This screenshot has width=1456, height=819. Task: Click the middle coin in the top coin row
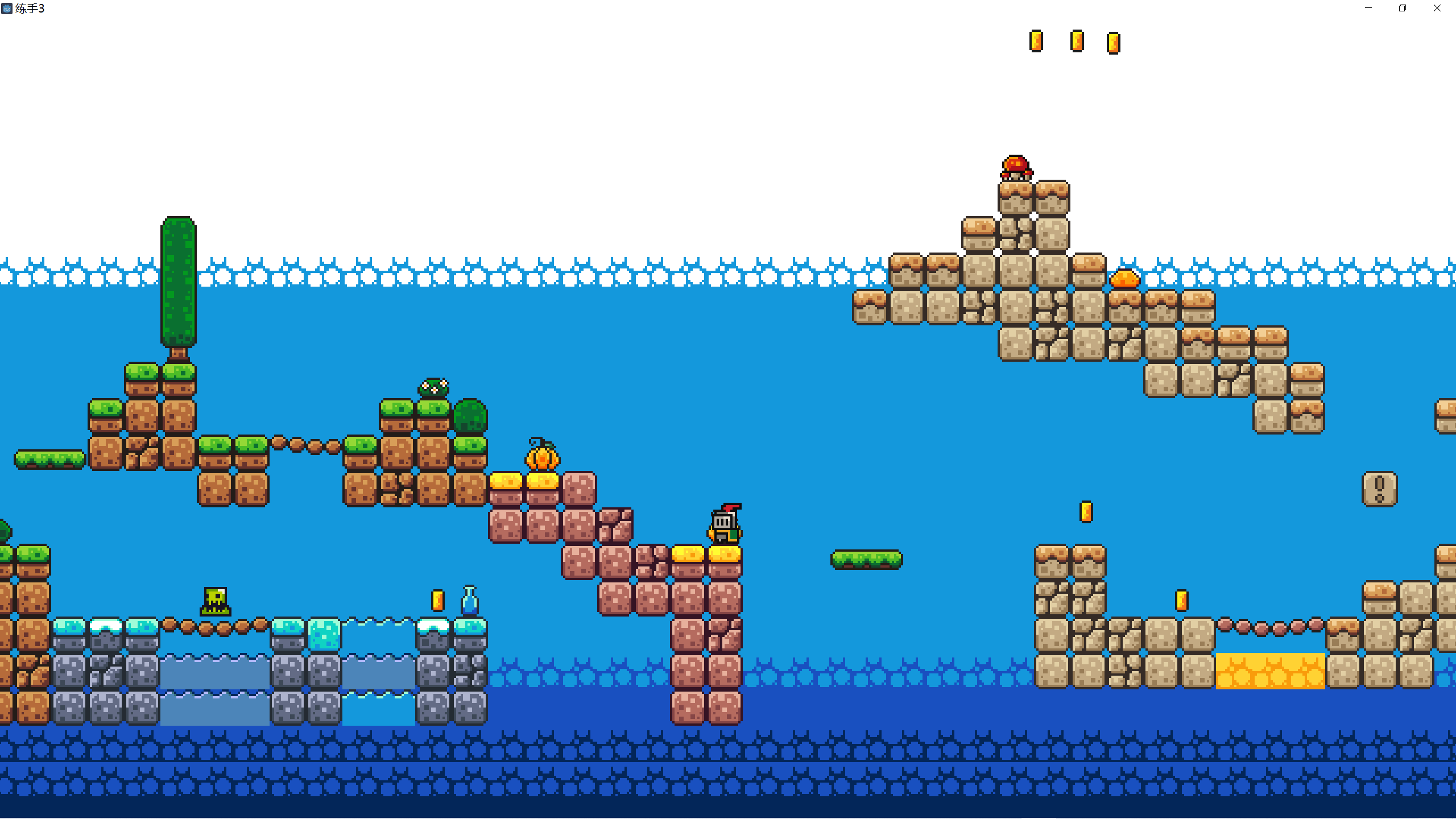point(1076,41)
